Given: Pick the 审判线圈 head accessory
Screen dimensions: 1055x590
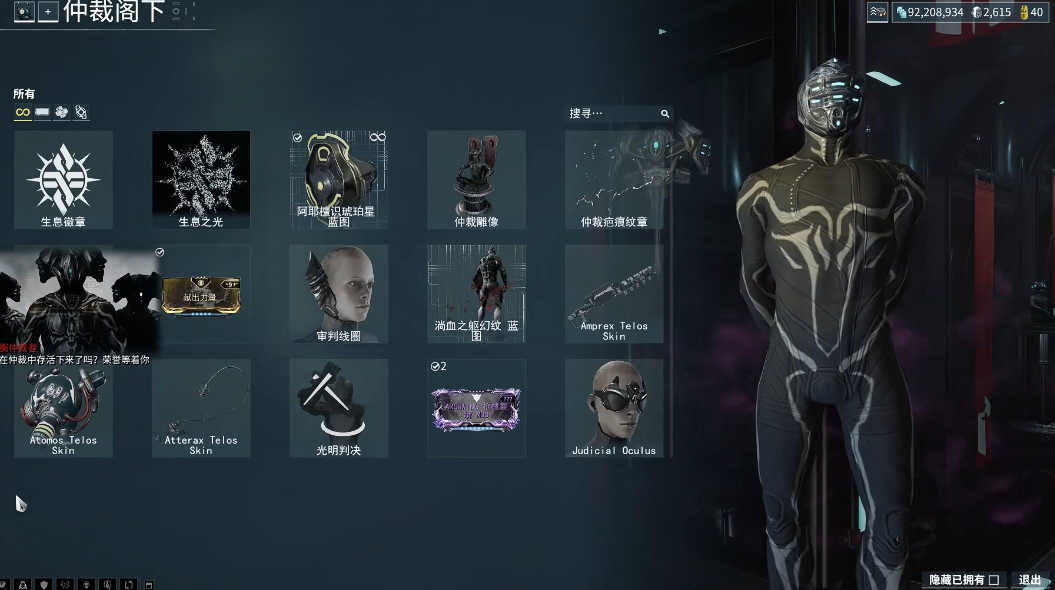Looking at the screenshot, I should 338,294.
